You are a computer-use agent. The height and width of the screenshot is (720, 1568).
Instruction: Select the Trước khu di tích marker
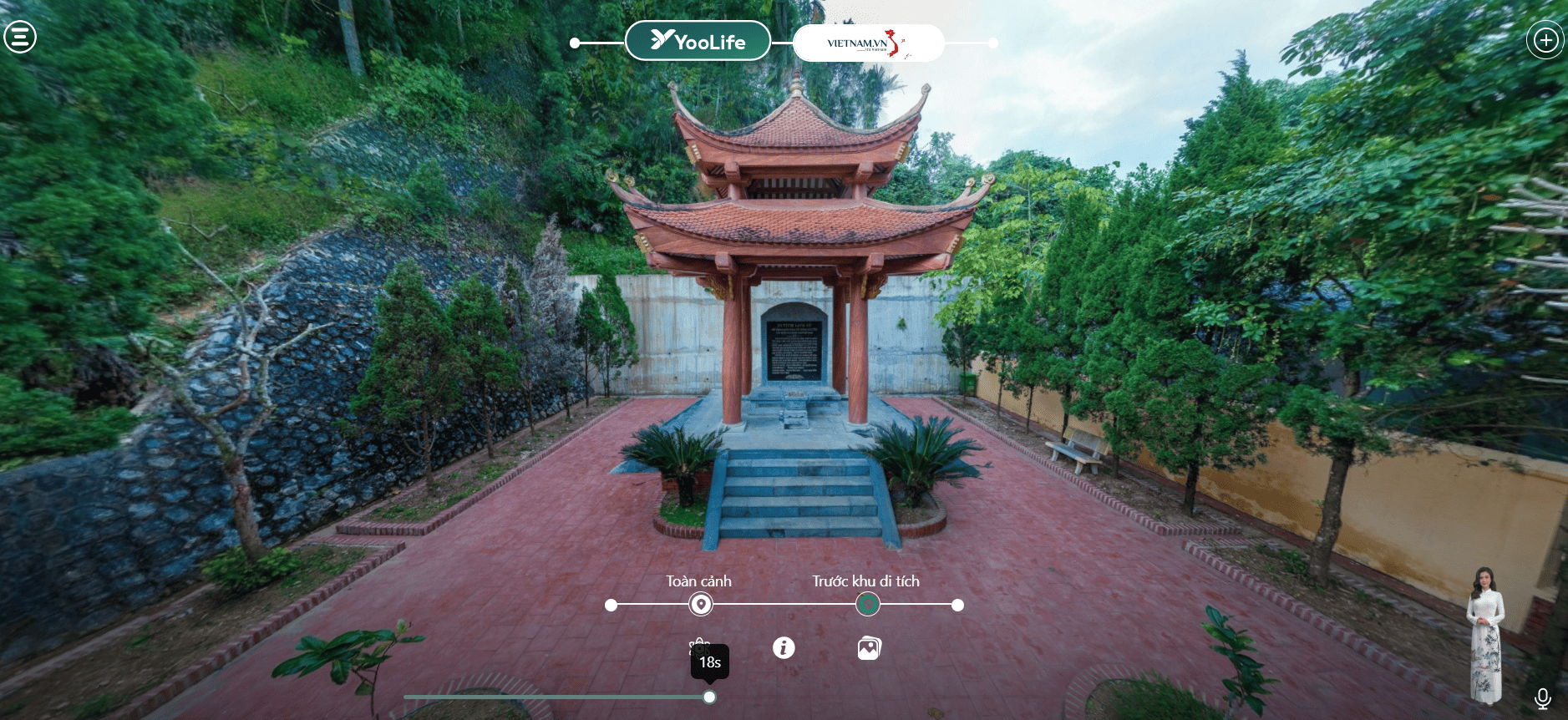[868, 605]
